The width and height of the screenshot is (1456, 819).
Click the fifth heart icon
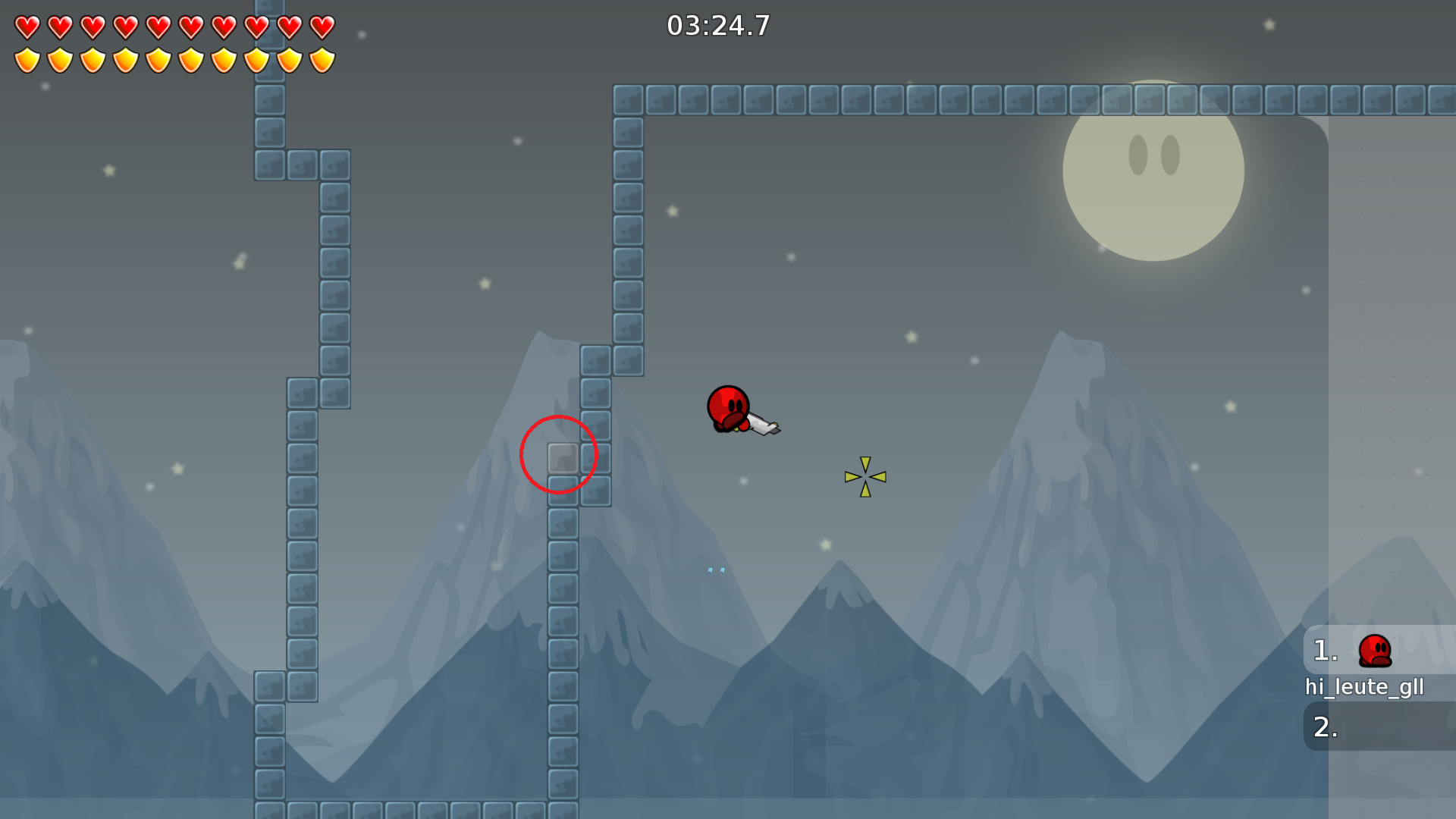[x=158, y=25]
